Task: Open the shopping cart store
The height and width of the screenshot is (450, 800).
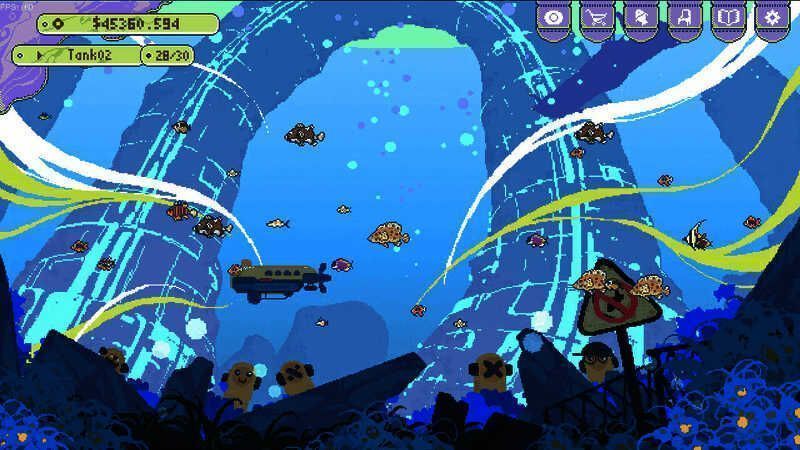Action: (x=597, y=18)
